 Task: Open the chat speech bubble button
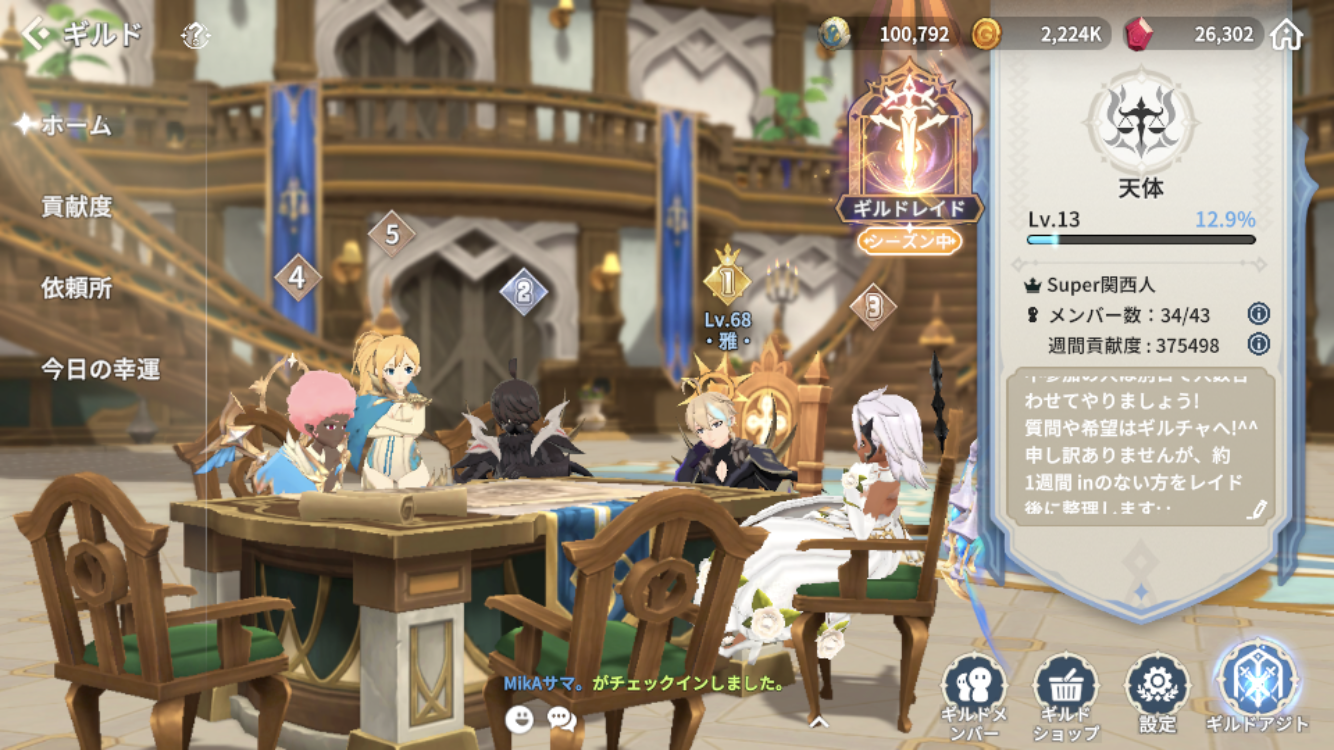pos(562,718)
